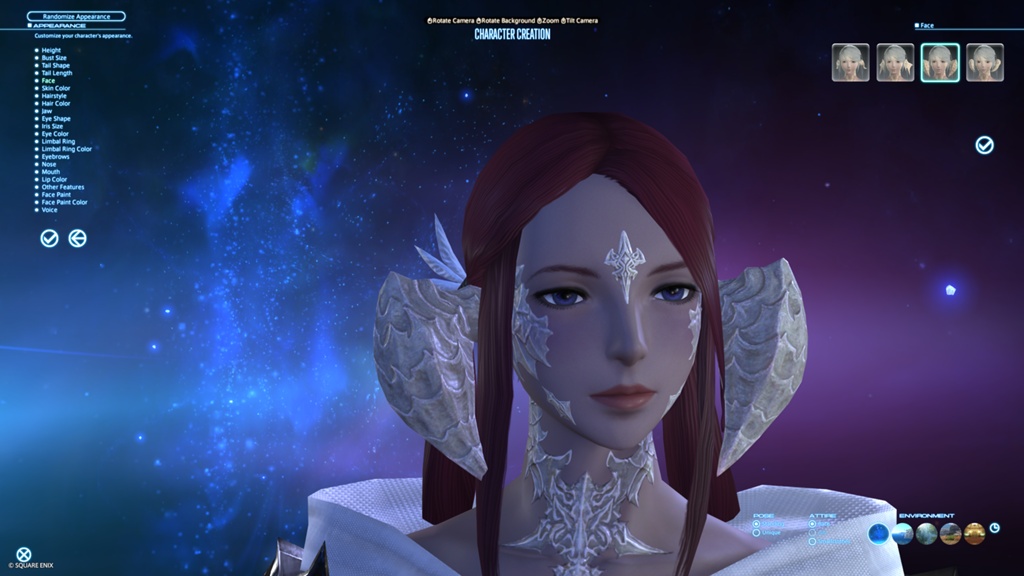Select Tail Shape from the appearance list
The image size is (1024, 576).
(55, 65)
